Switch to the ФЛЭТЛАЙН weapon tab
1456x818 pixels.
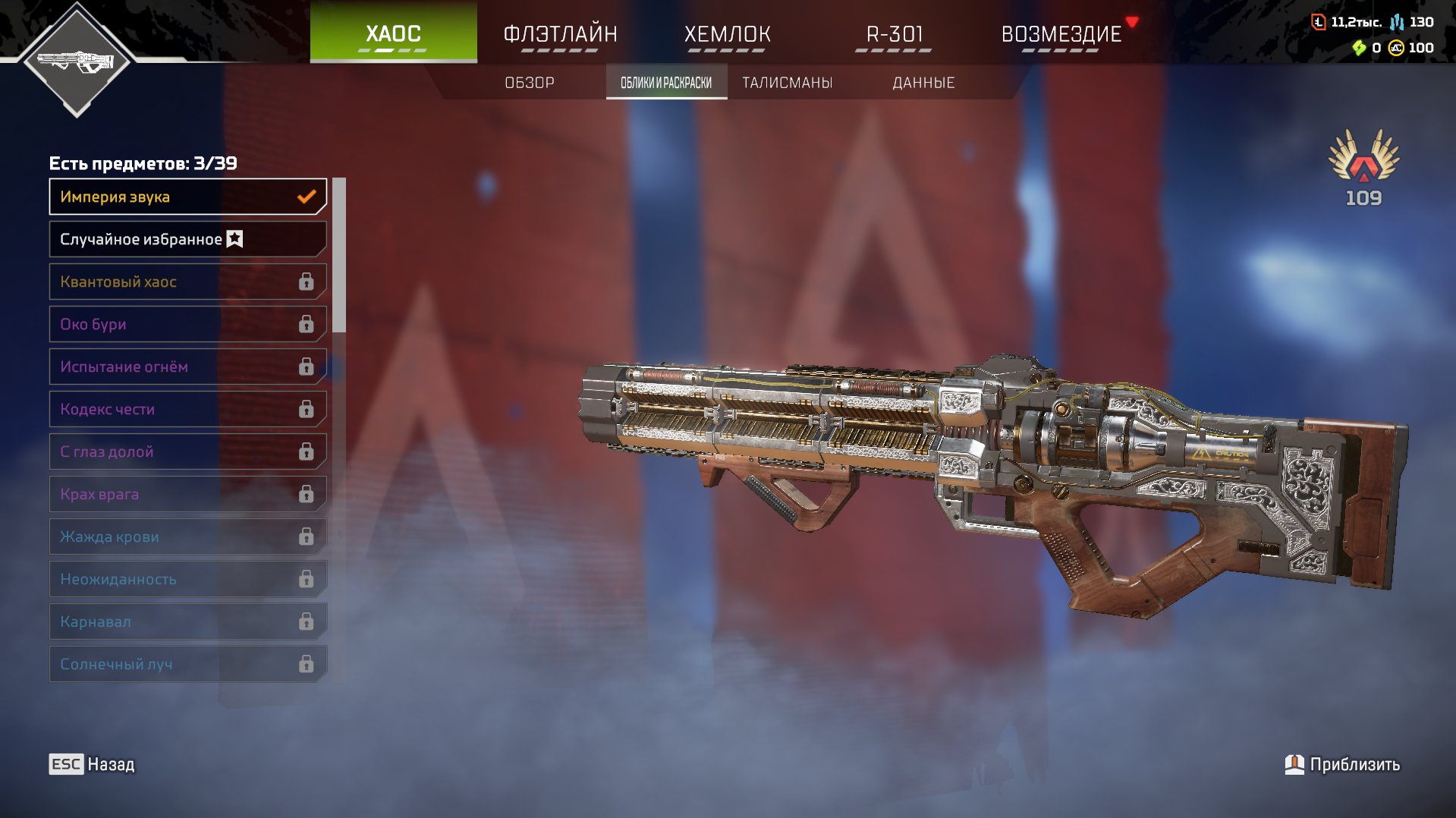pyautogui.click(x=560, y=34)
